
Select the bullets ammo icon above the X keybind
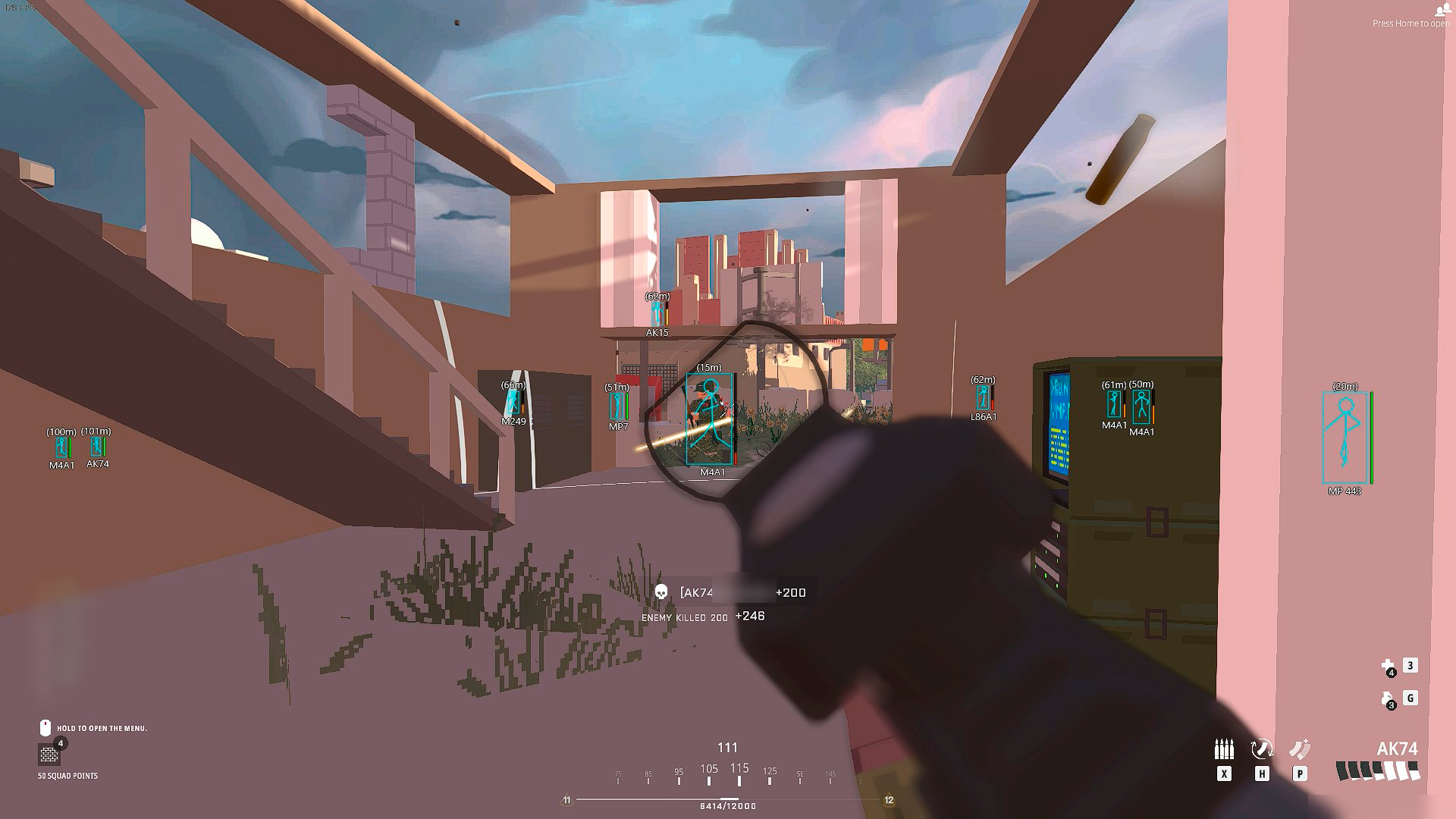pyautogui.click(x=1224, y=748)
